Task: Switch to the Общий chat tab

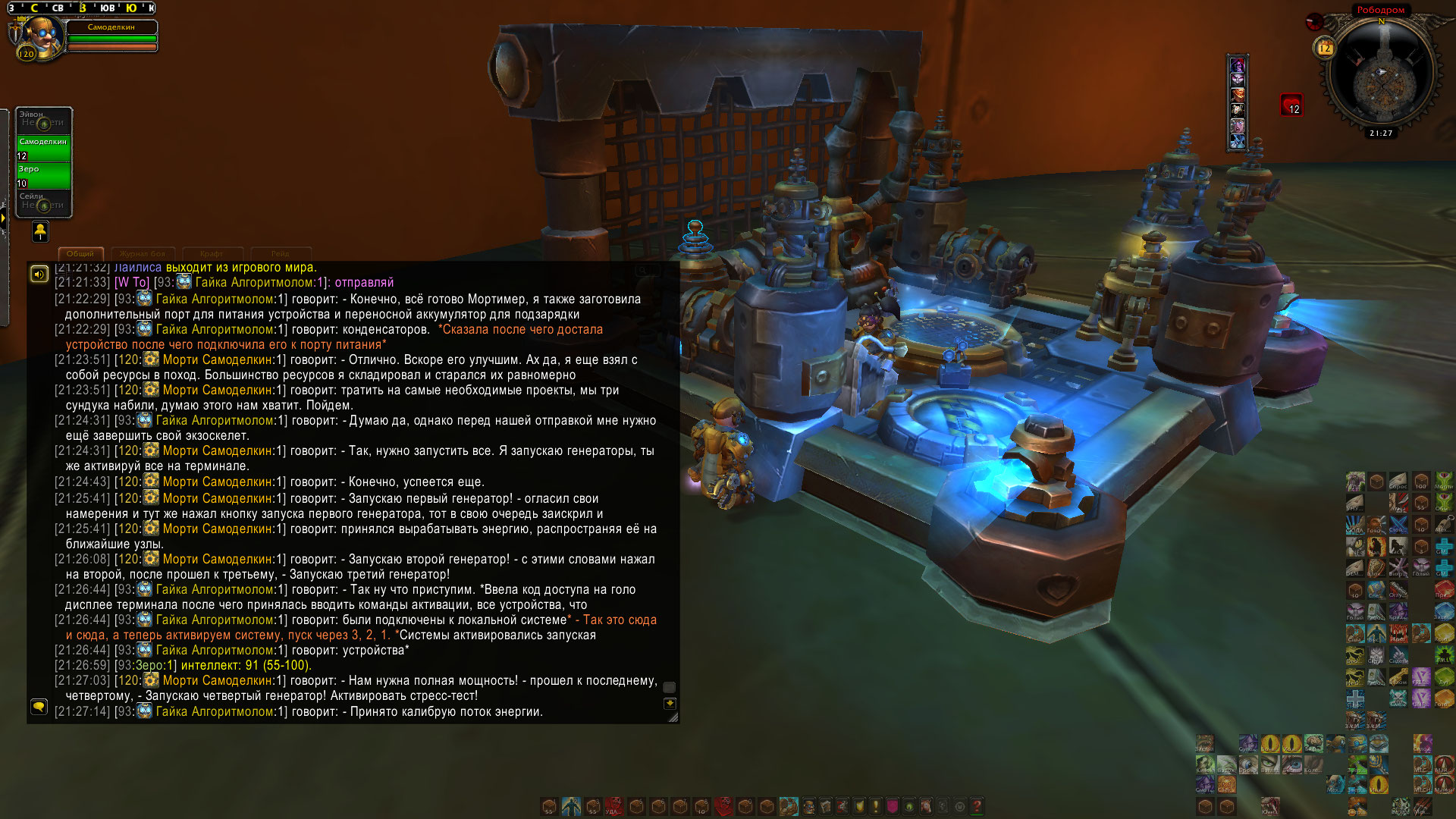Action: coord(80,254)
